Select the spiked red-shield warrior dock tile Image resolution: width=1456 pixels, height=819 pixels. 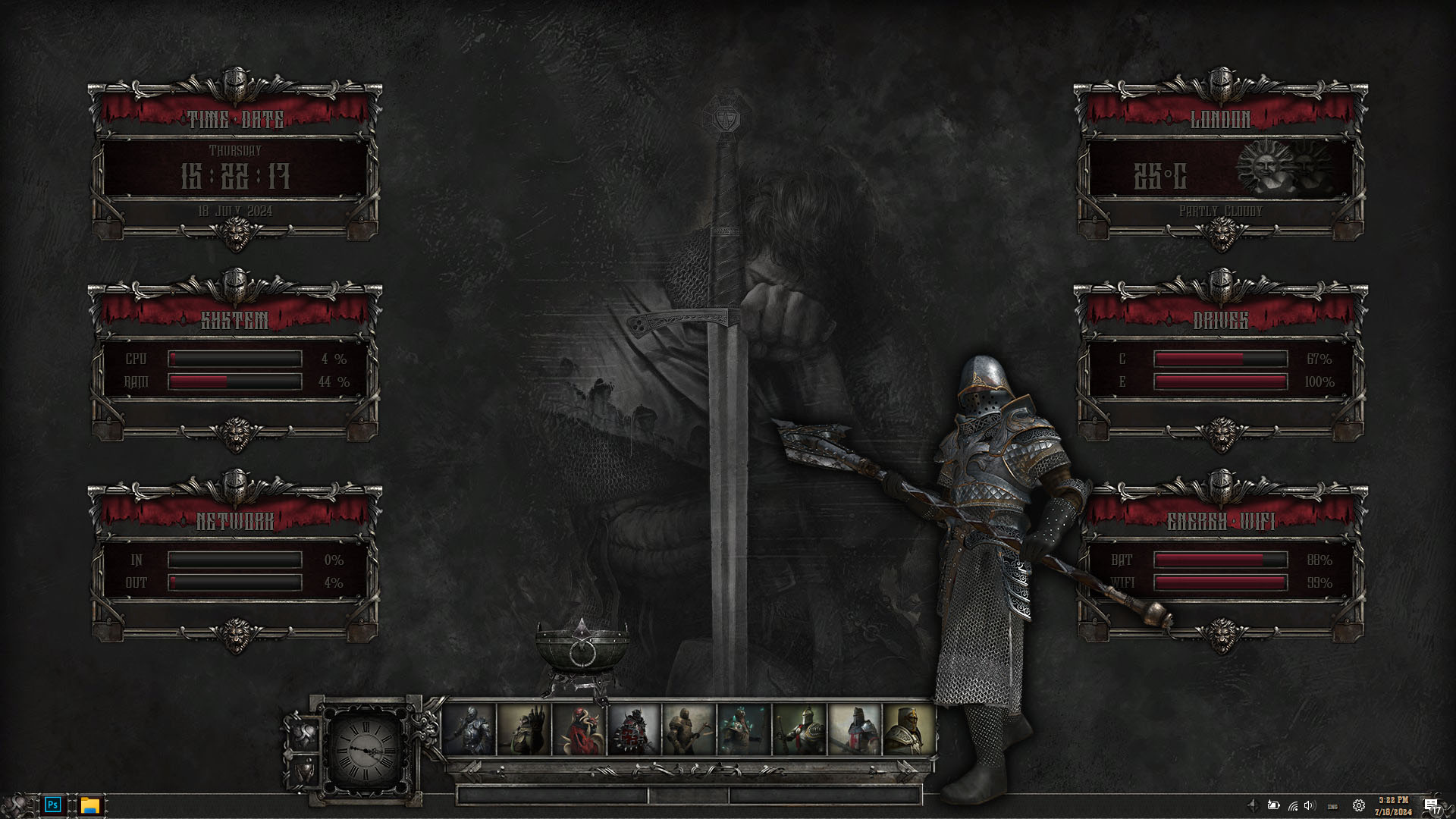634,730
